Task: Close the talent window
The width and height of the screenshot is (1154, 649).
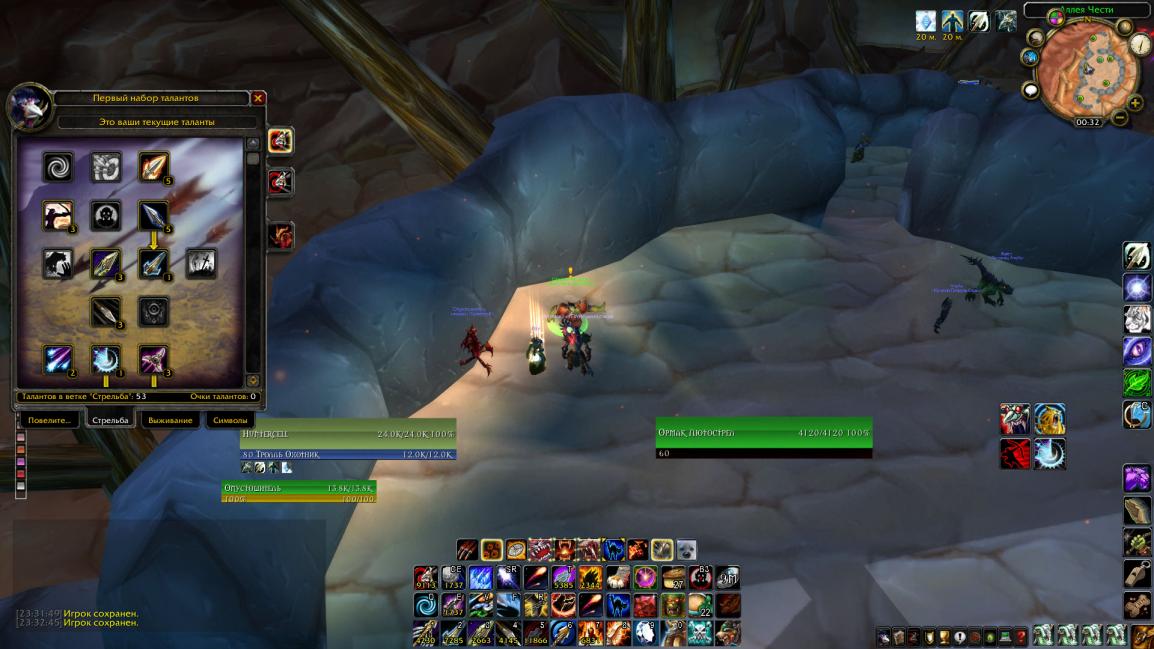Action: point(258,98)
